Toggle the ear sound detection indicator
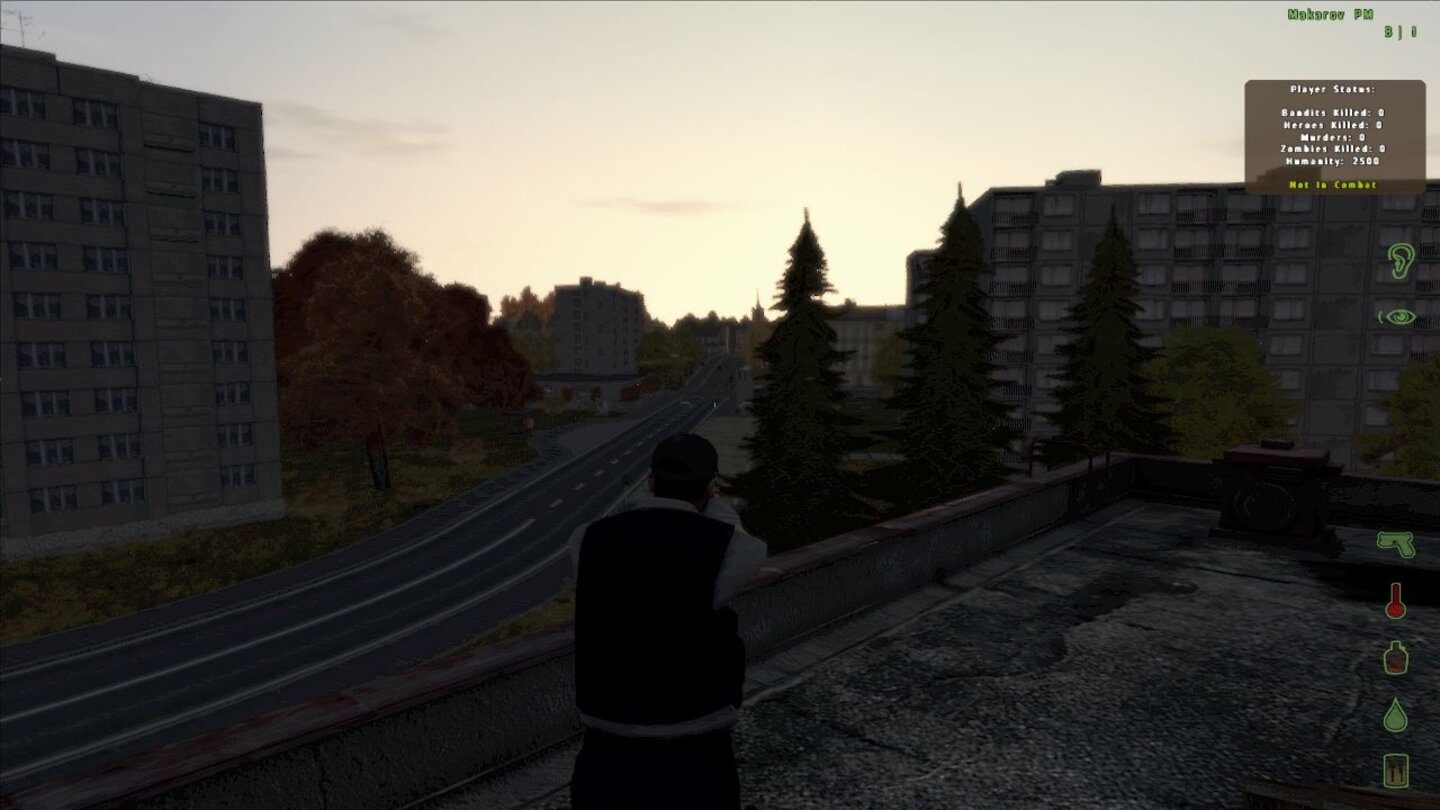The width and height of the screenshot is (1440, 810). (1400, 261)
